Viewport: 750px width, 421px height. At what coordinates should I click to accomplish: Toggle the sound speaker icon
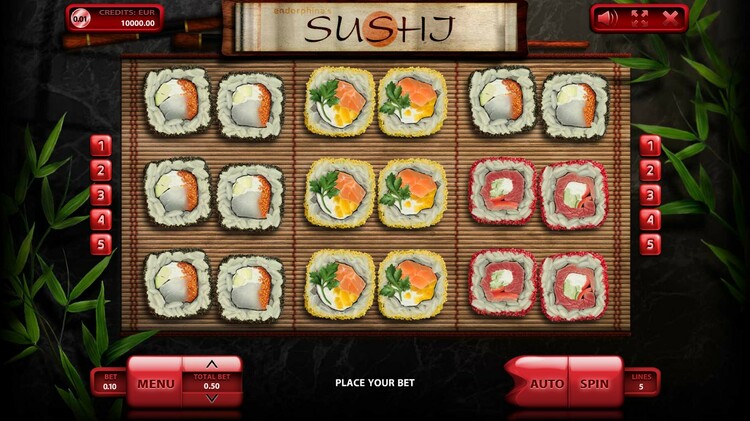click(608, 17)
